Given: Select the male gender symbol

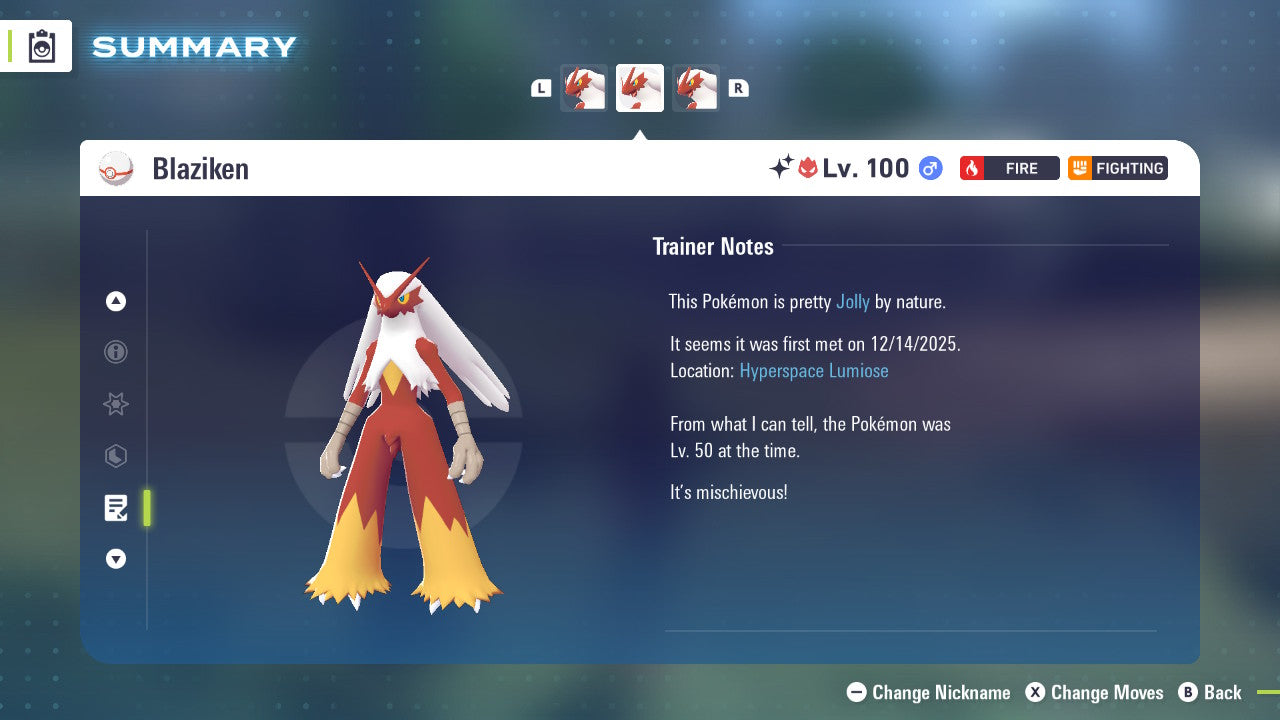Looking at the screenshot, I should click(x=928, y=168).
